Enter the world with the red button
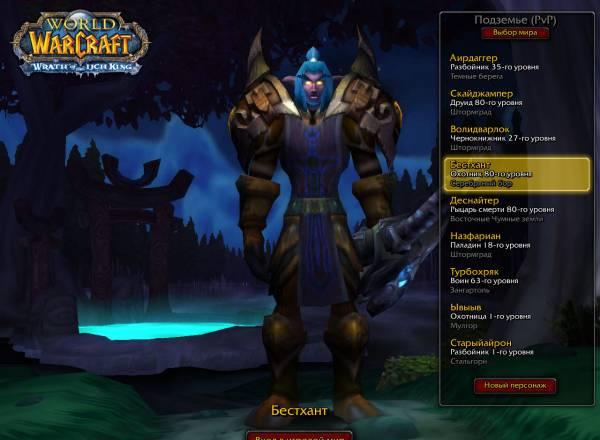 [x=299, y=436]
